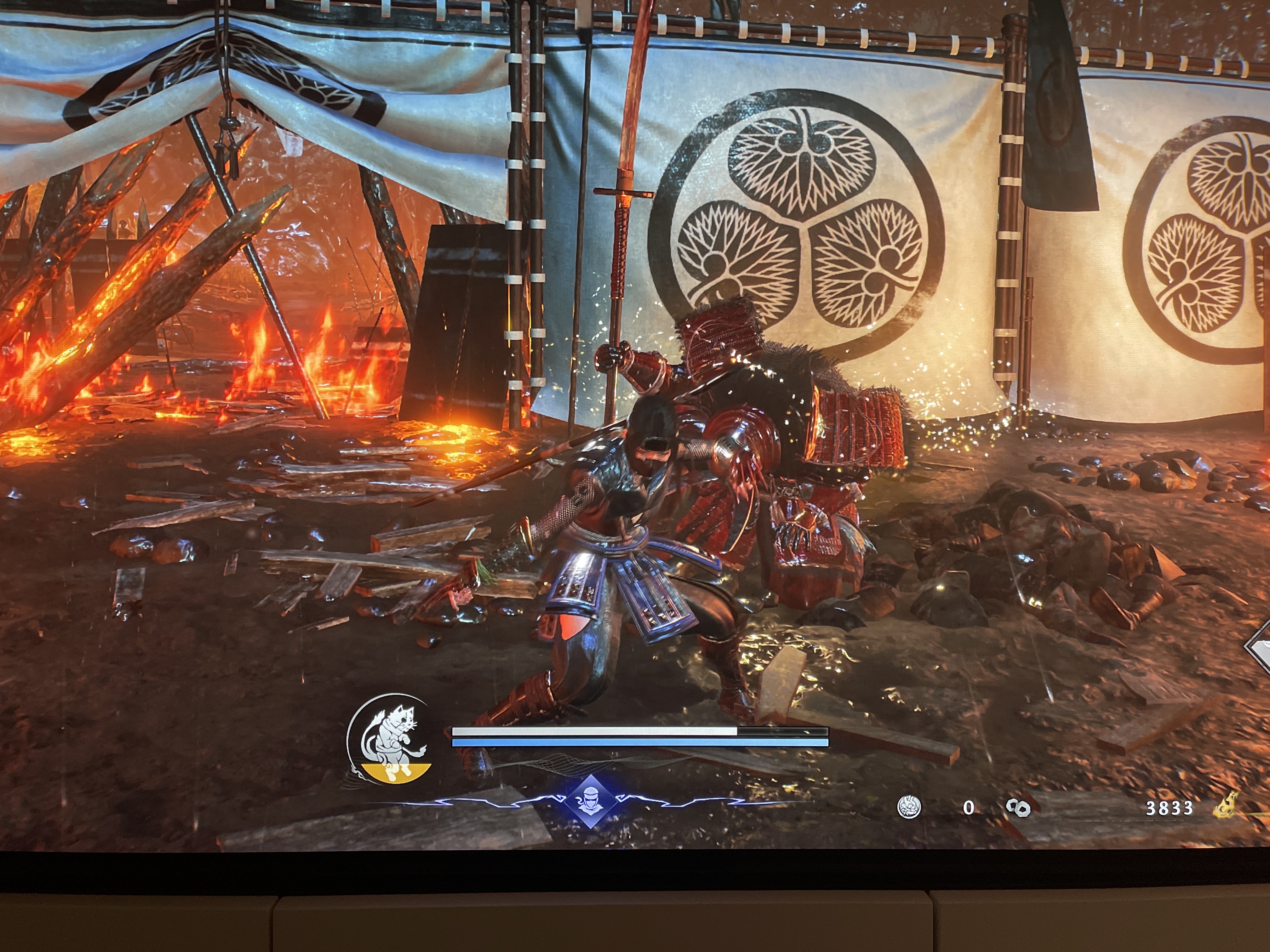Click the golden amrita flame icon

[x=1226, y=805]
